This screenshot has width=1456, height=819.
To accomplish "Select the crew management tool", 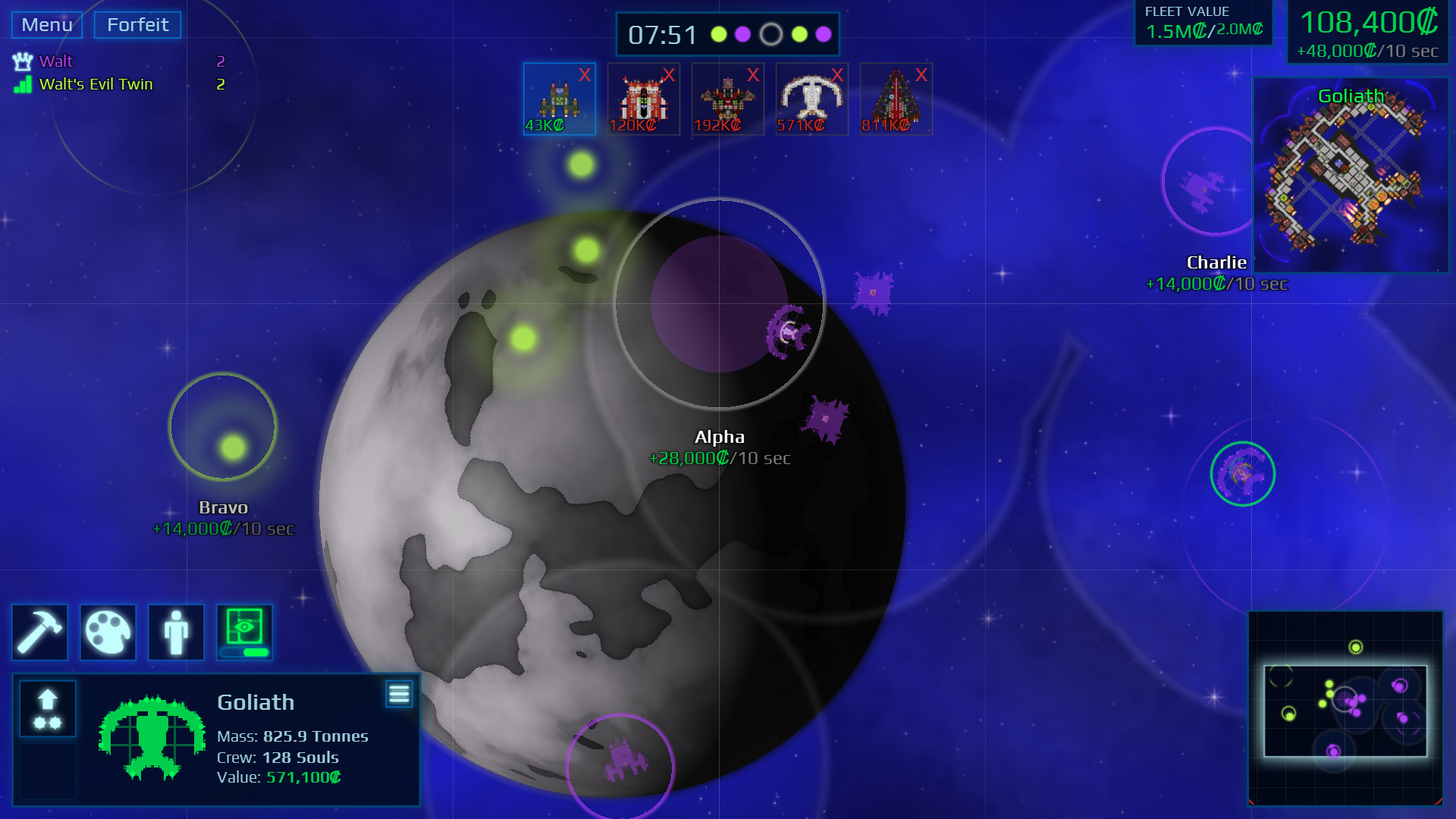I will point(176,632).
